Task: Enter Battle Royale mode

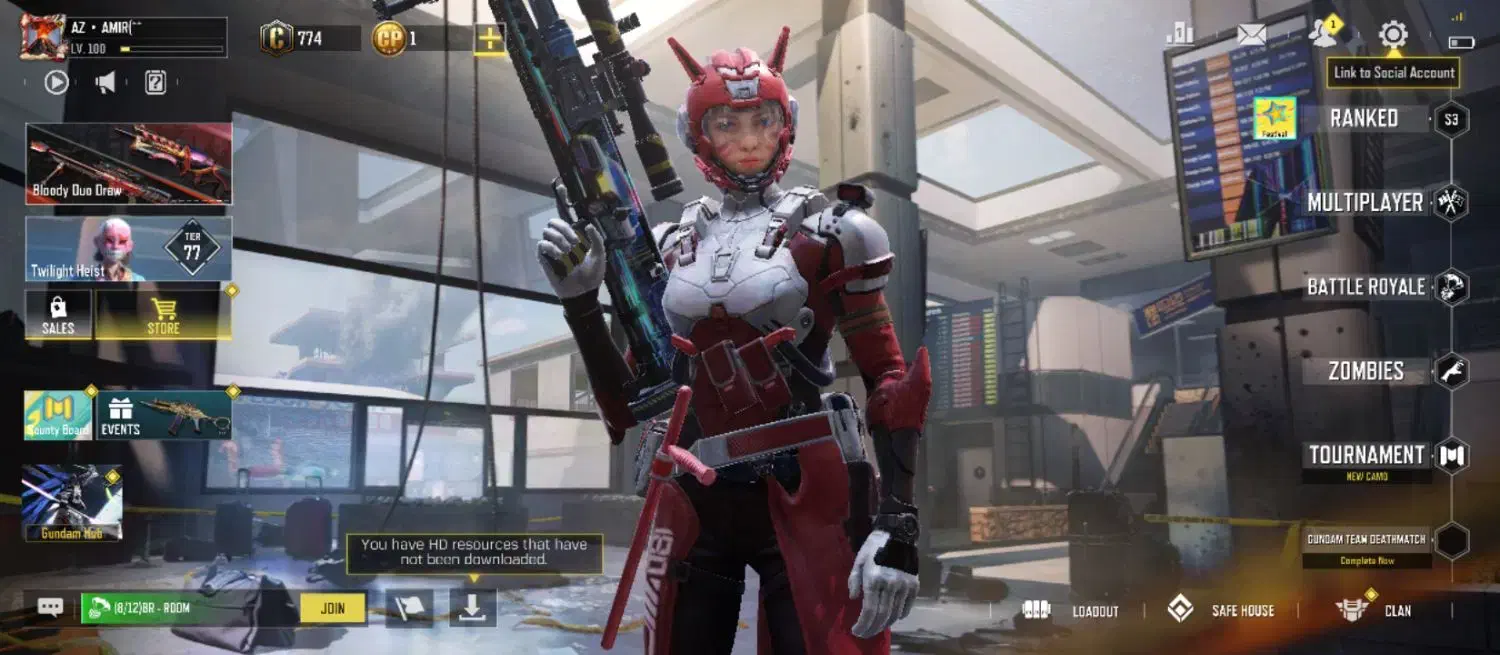Action: click(x=1366, y=287)
